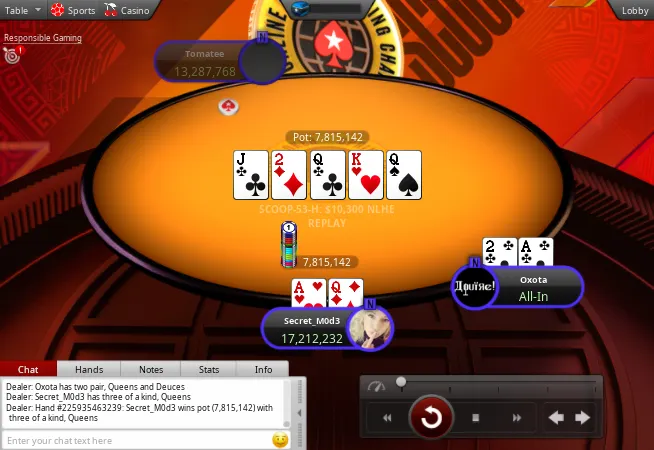Rewind the replay with the double-left arrows
654x450 pixels.
point(386,418)
